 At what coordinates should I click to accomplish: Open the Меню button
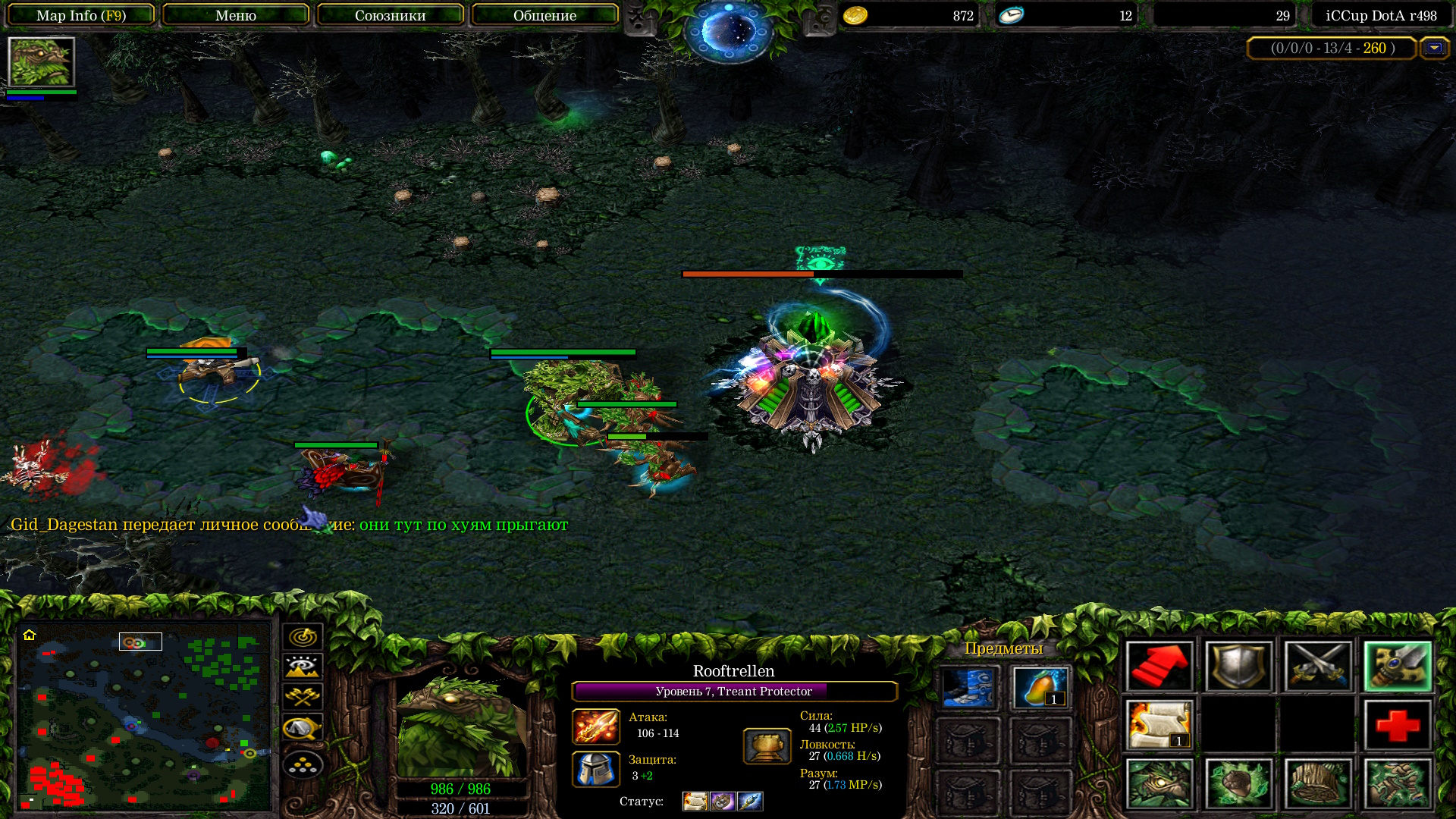pyautogui.click(x=235, y=15)
